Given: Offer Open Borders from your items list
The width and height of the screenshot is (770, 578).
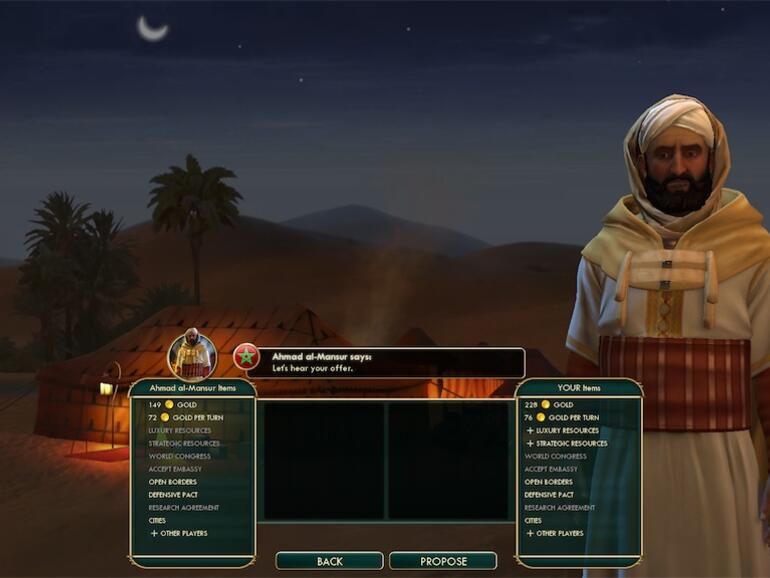Looking at the screenshot, I should pyautogui.click(x=547, y=482).
